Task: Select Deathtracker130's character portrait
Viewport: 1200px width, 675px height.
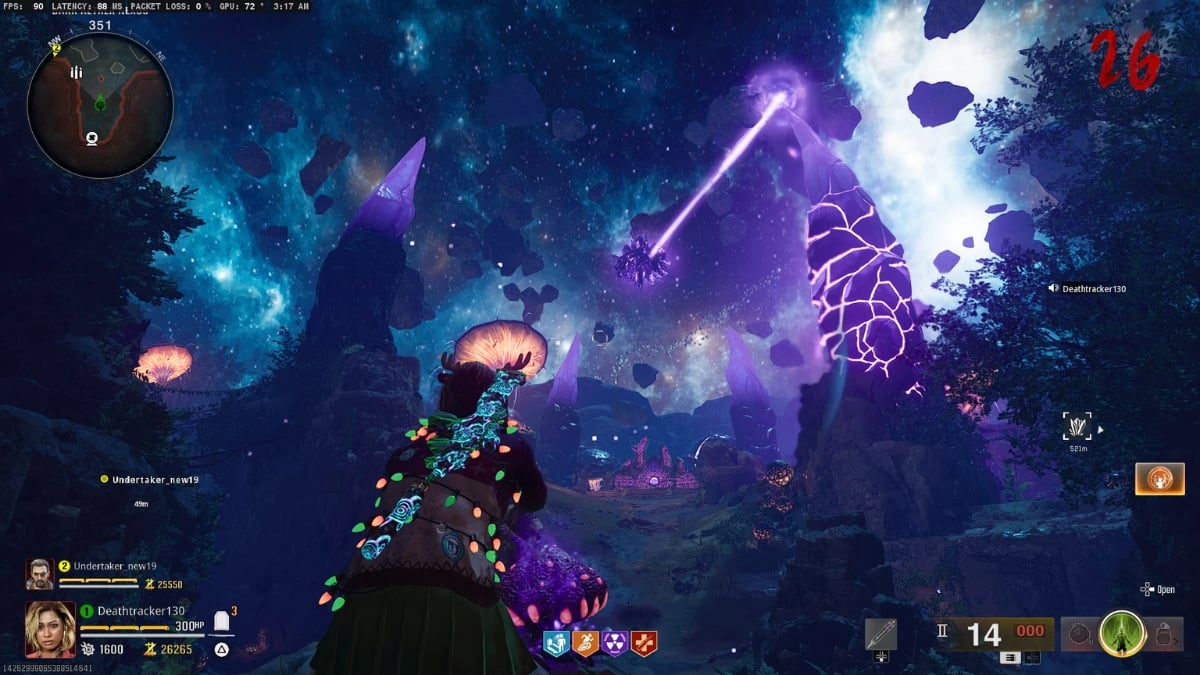Action: [50, 628]
